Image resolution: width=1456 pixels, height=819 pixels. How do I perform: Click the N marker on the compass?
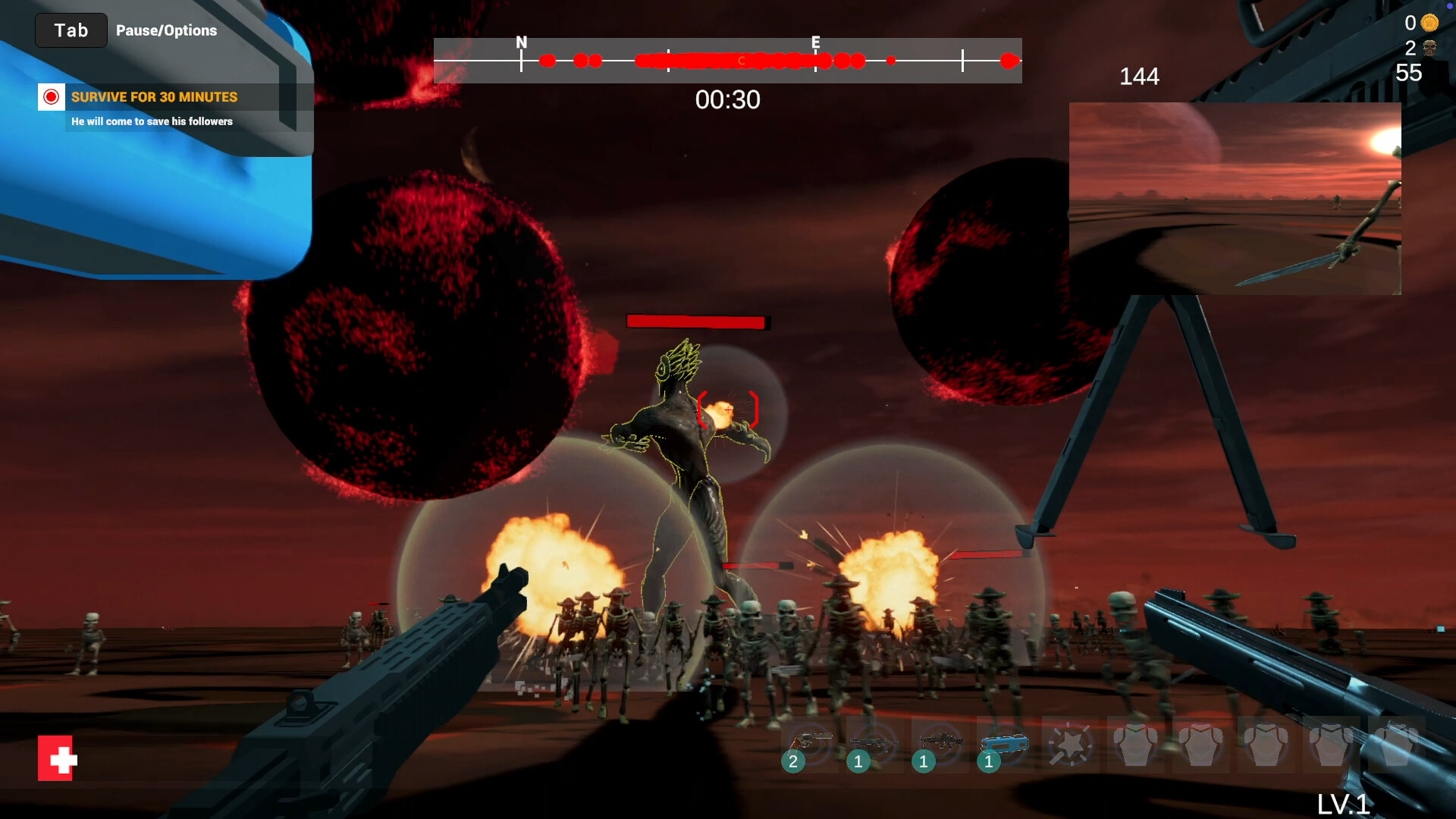pos(521,43)
